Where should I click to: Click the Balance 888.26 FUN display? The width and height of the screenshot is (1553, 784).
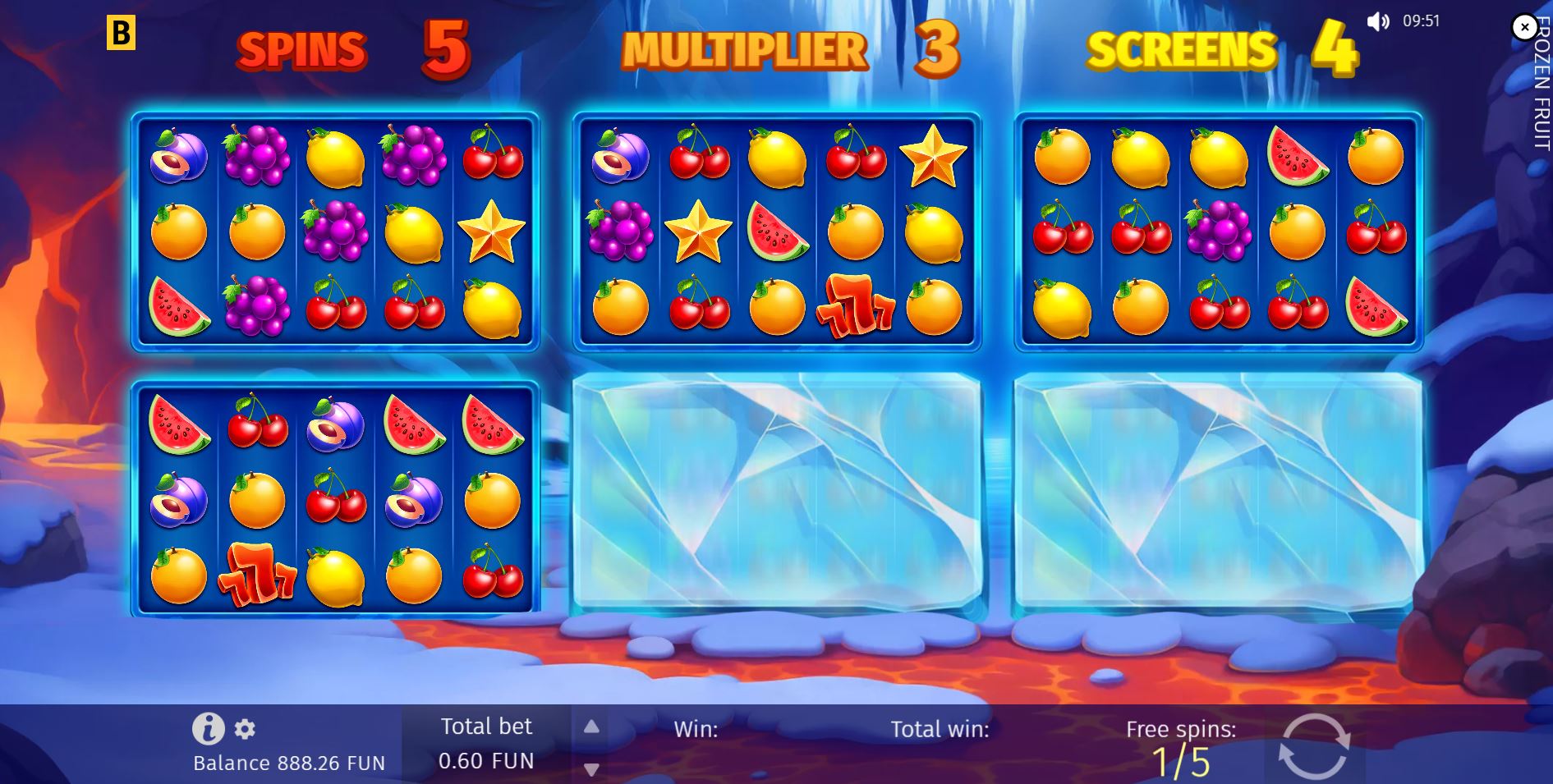click(289, 762)
